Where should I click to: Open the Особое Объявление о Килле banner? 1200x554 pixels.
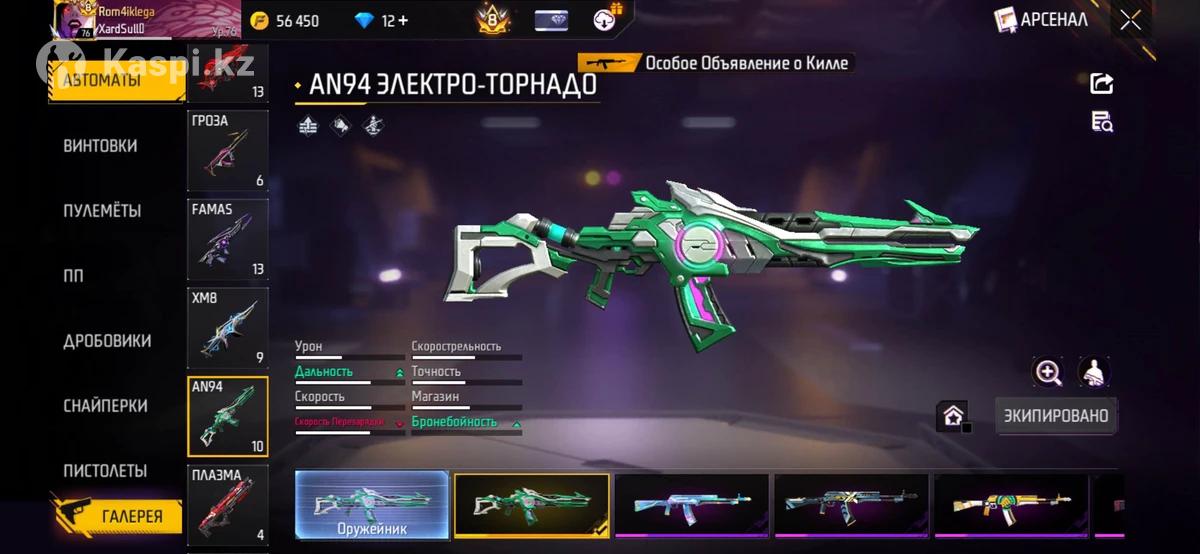(x=717, y=63)
